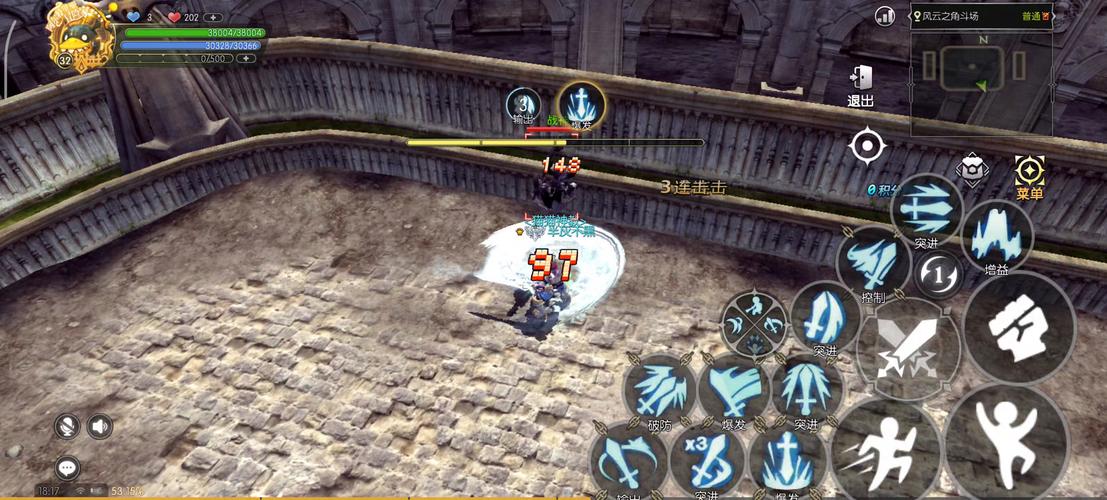Activate the crosshair target-lock button
Image resolution: width=1107 pixels, height=500 pixels.
click(867, 146)
